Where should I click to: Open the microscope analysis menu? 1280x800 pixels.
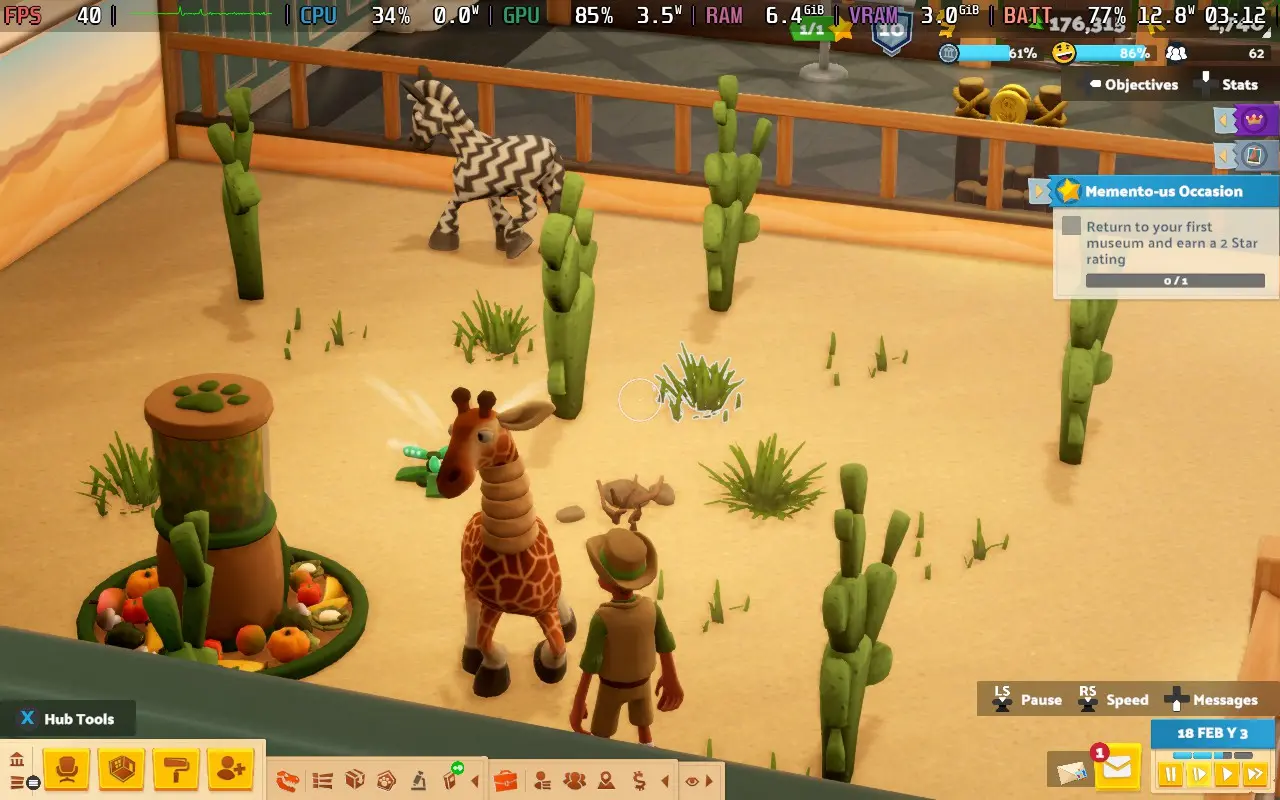(418, 780)
